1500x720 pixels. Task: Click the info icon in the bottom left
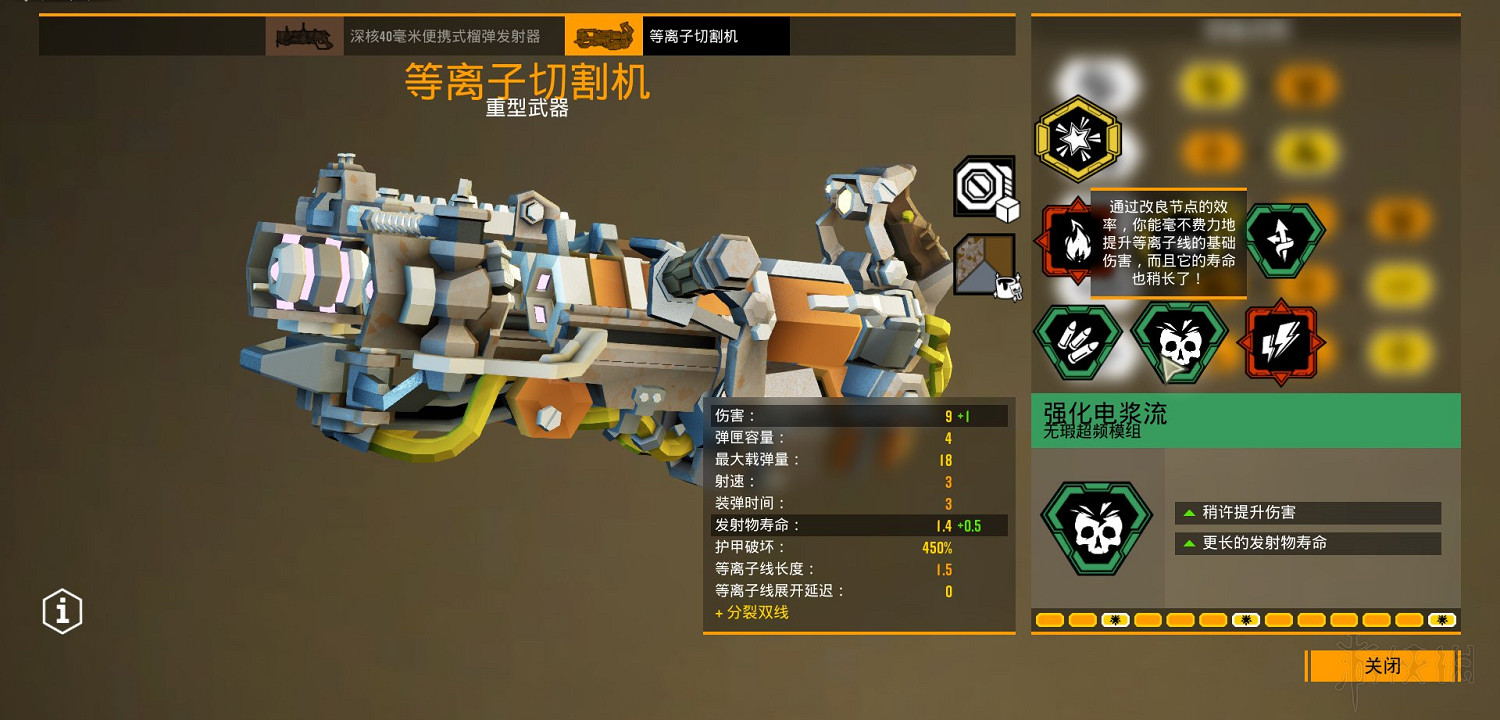coord(61,611)
